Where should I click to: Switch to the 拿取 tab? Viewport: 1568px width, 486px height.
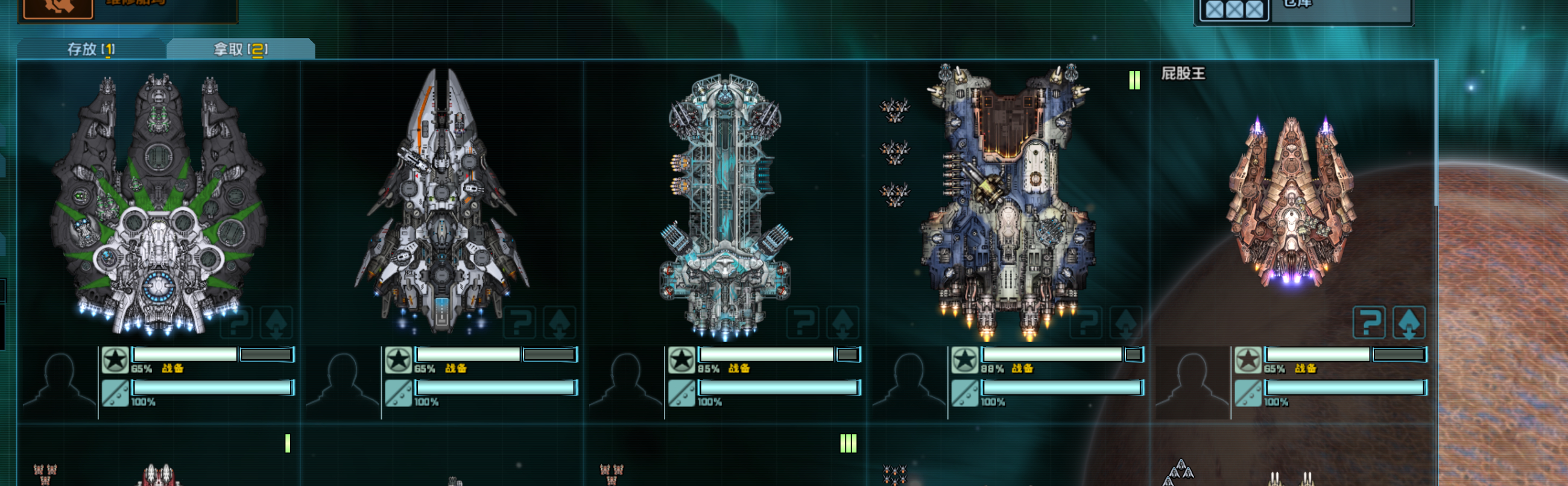point(241,49)
